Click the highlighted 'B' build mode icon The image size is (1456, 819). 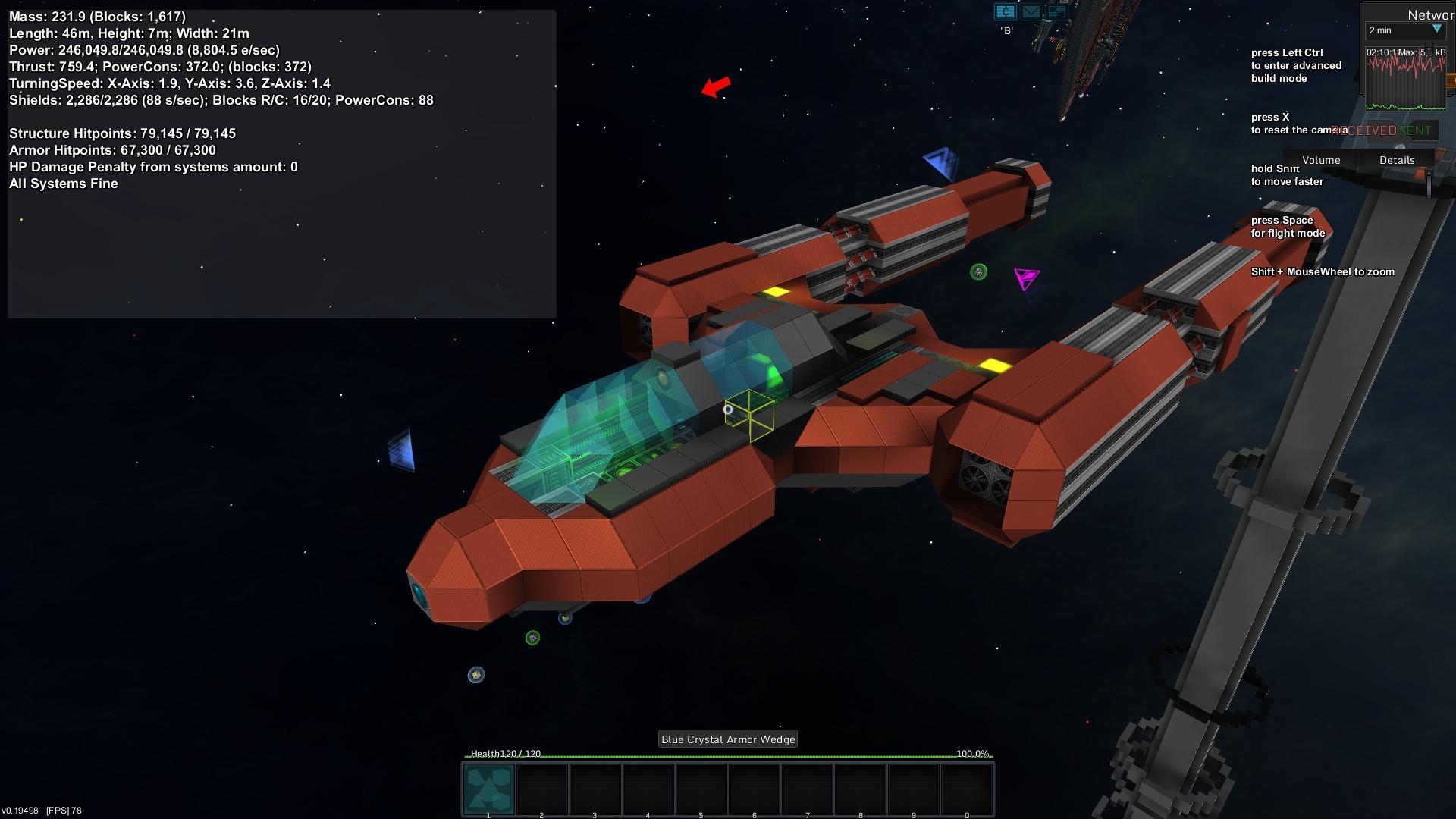click(x=1005, y=11)
